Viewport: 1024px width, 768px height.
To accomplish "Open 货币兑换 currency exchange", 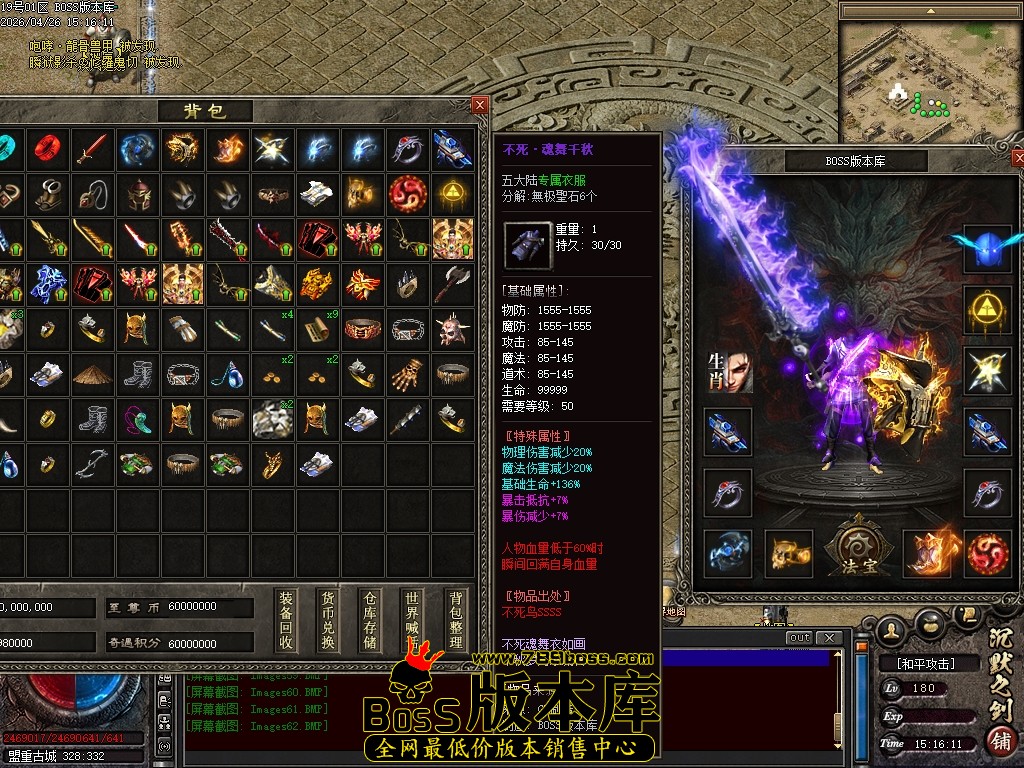I will [x=328, y=619].
